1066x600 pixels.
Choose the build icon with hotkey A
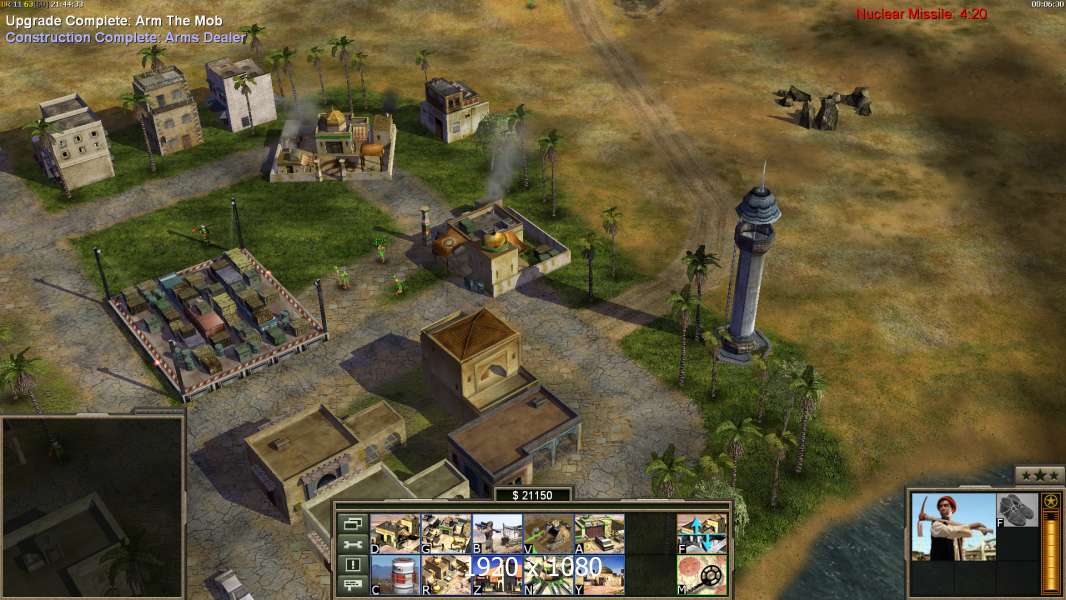click(599, 533)
